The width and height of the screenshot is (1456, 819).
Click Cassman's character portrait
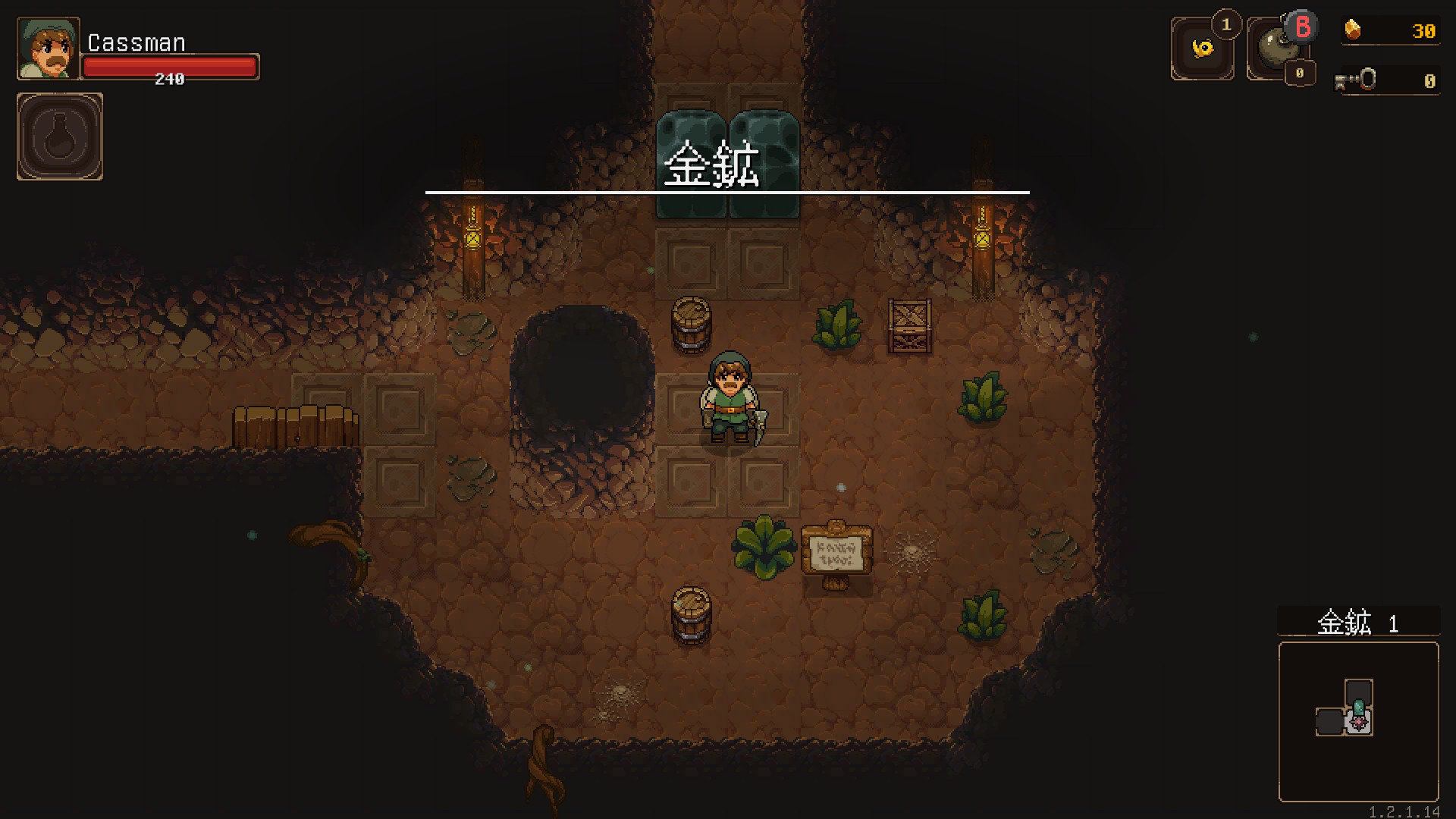pyautogui.click(x=49, y=49)
